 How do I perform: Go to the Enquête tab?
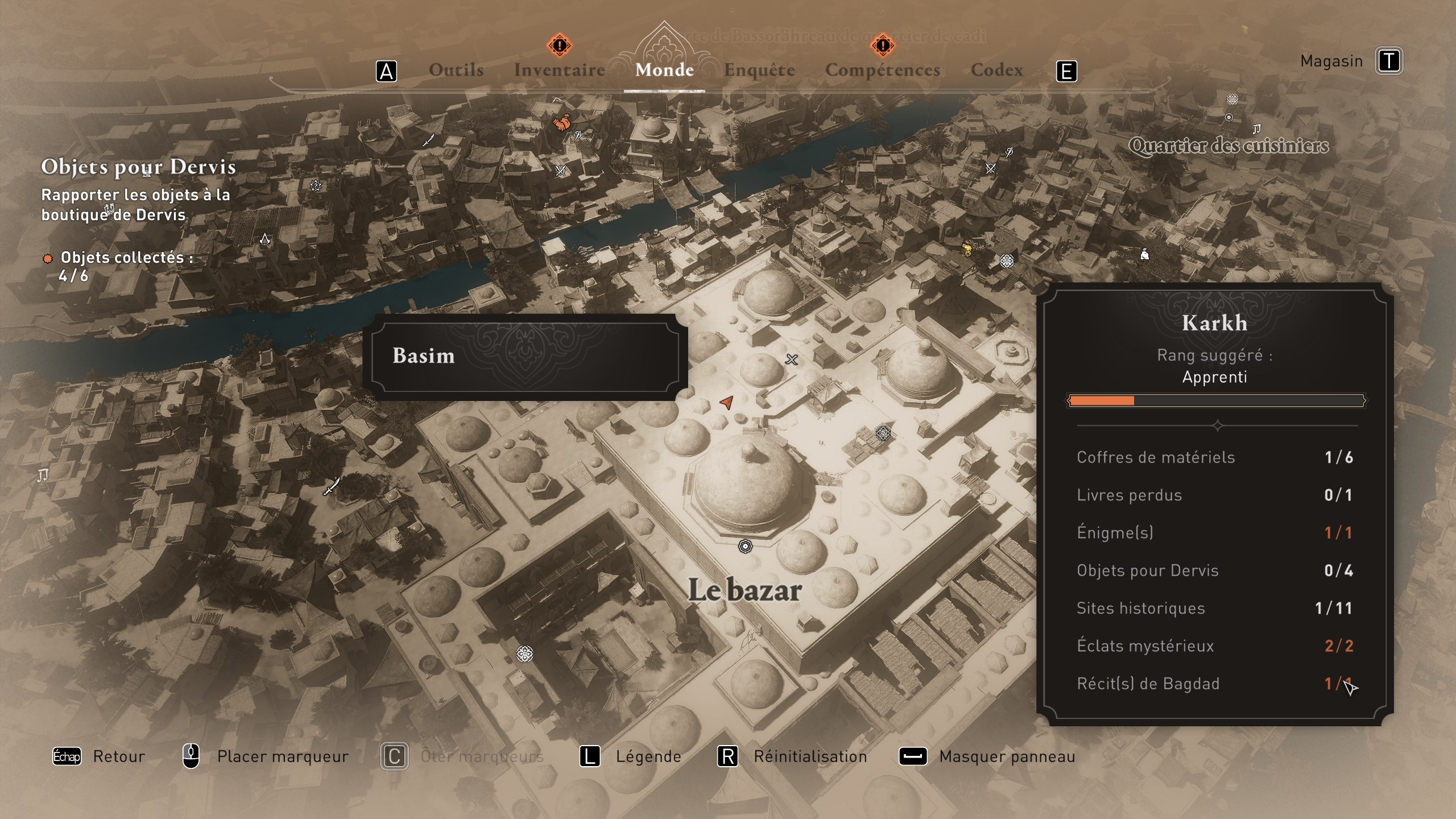[x=759, y=70]
